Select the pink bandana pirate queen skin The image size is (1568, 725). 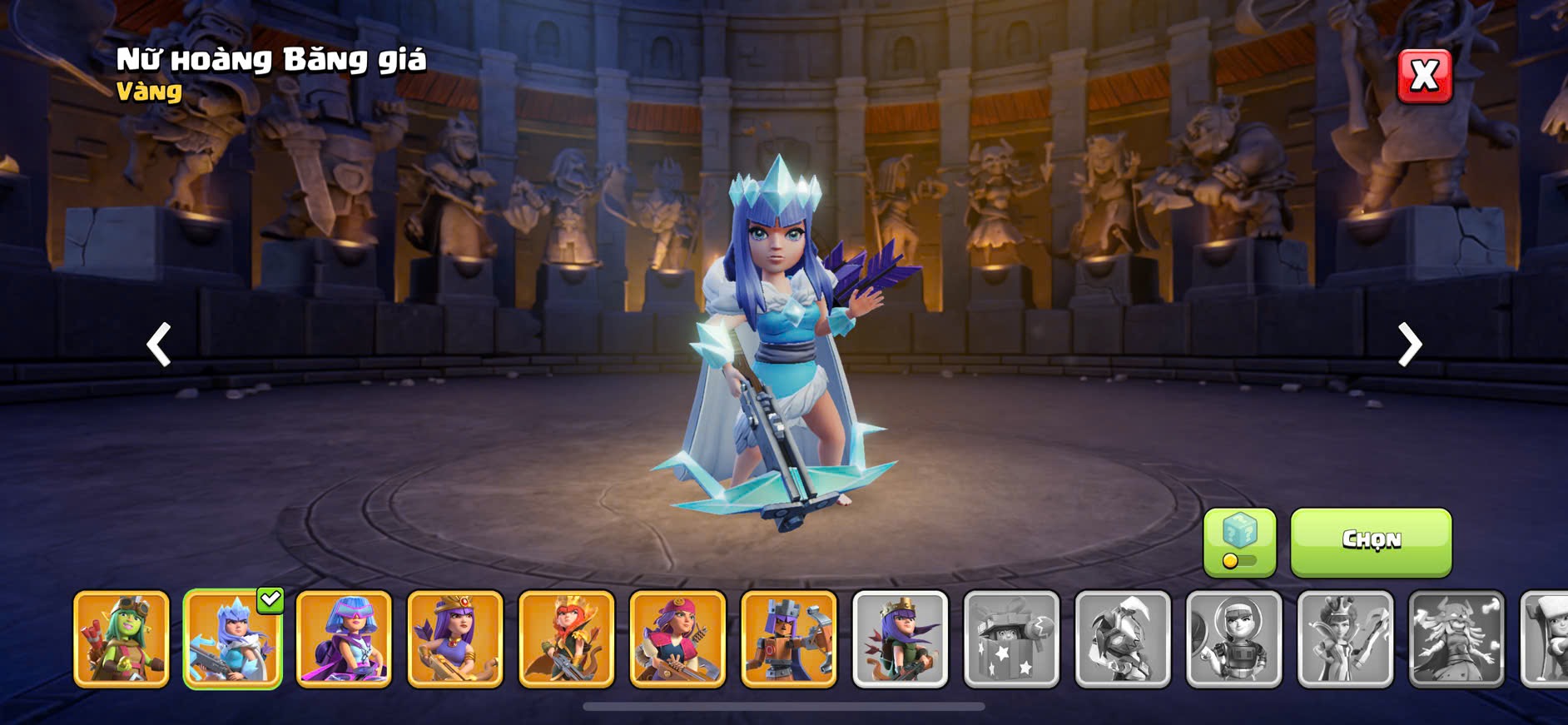tap(677, 639)
